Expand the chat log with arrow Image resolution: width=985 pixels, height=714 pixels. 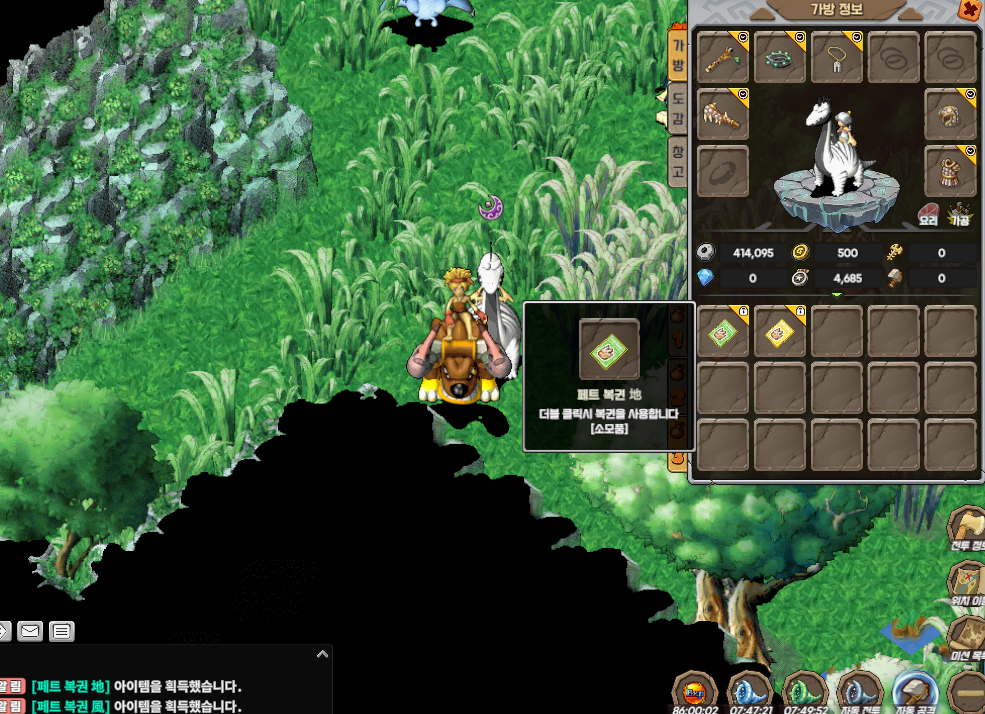click(x=322, y=654)
